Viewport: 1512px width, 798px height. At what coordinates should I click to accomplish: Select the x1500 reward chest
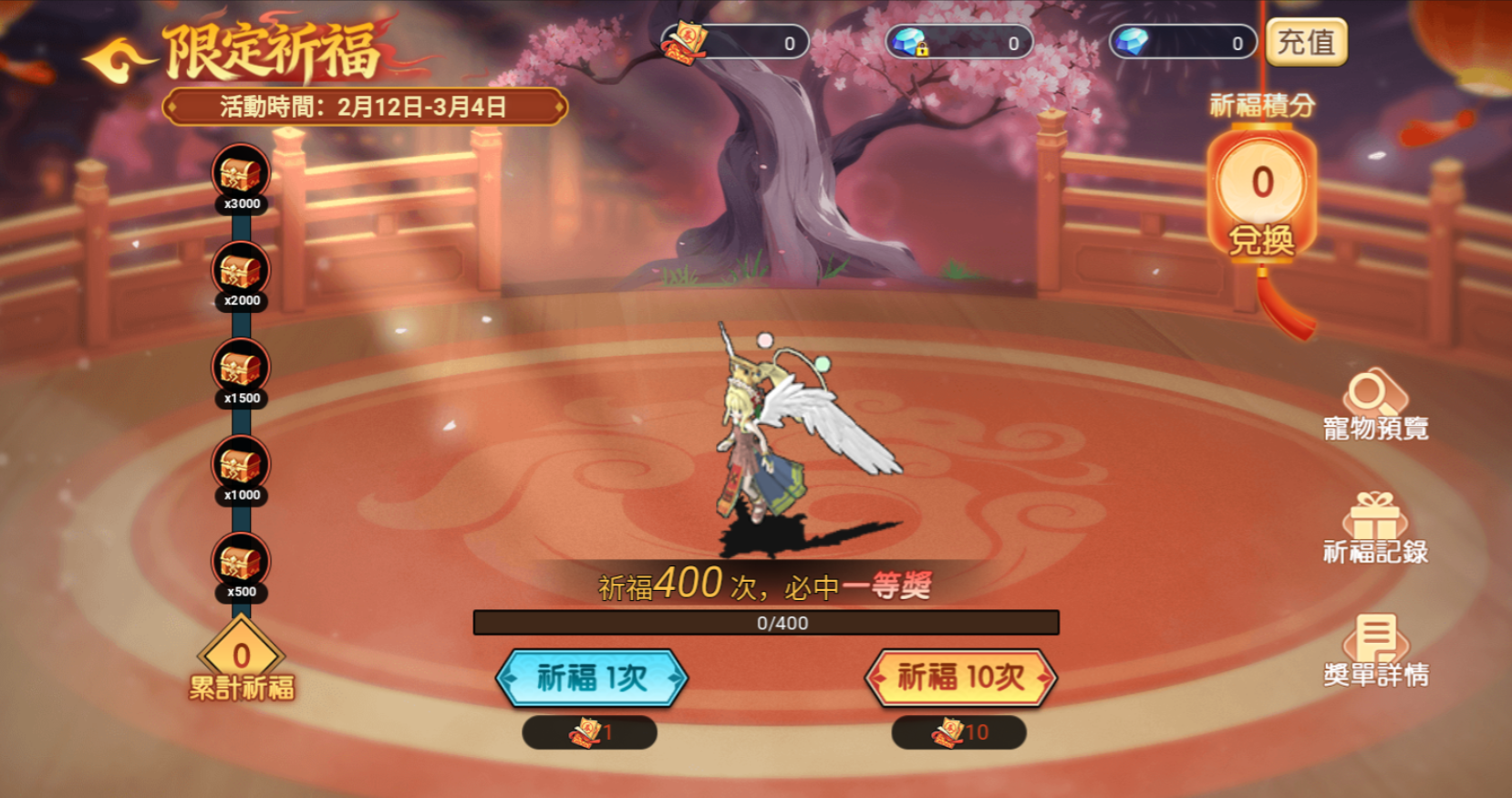241,368
